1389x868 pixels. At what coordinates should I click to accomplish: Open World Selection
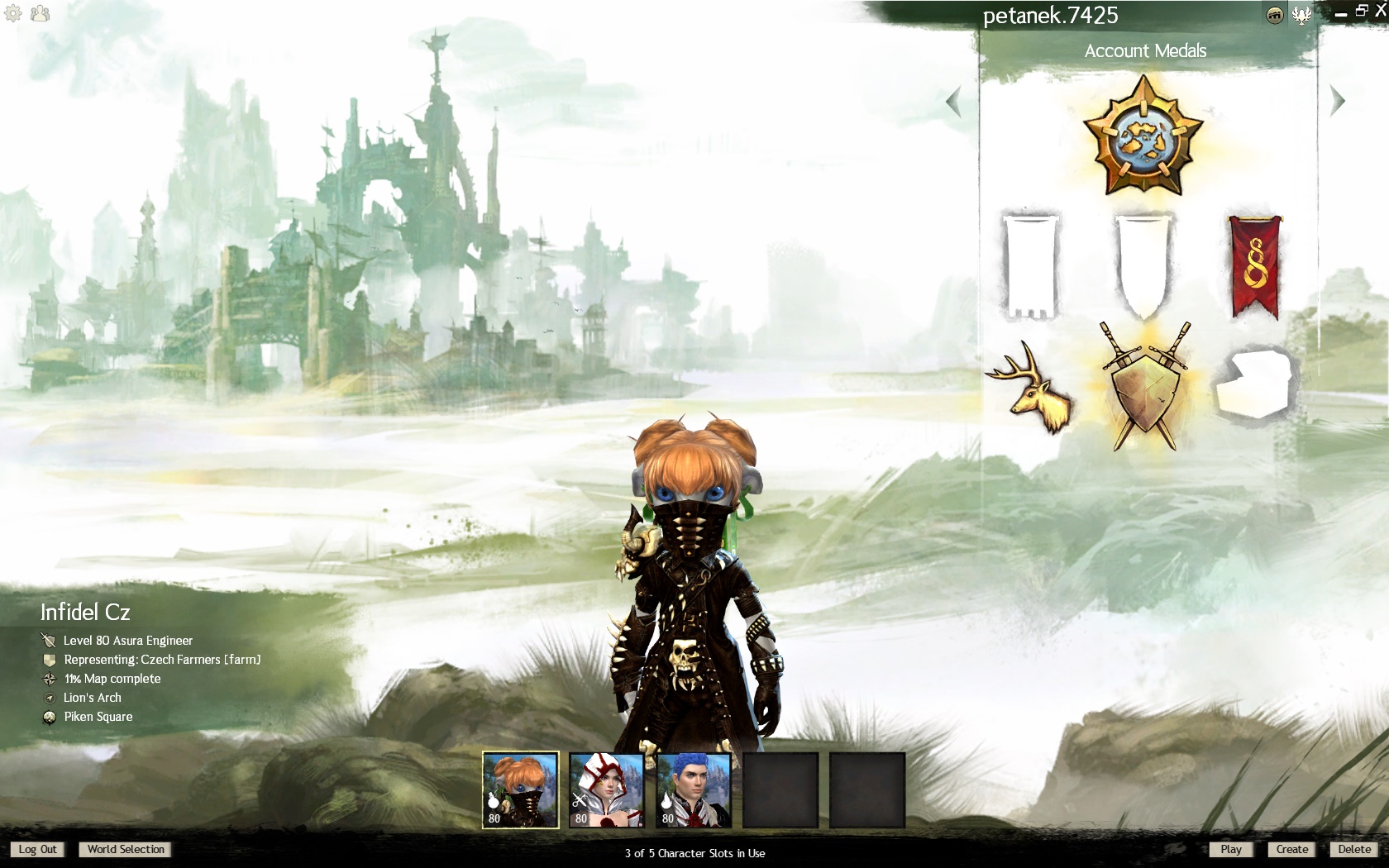pyautogui.click(x=126, y=849)
